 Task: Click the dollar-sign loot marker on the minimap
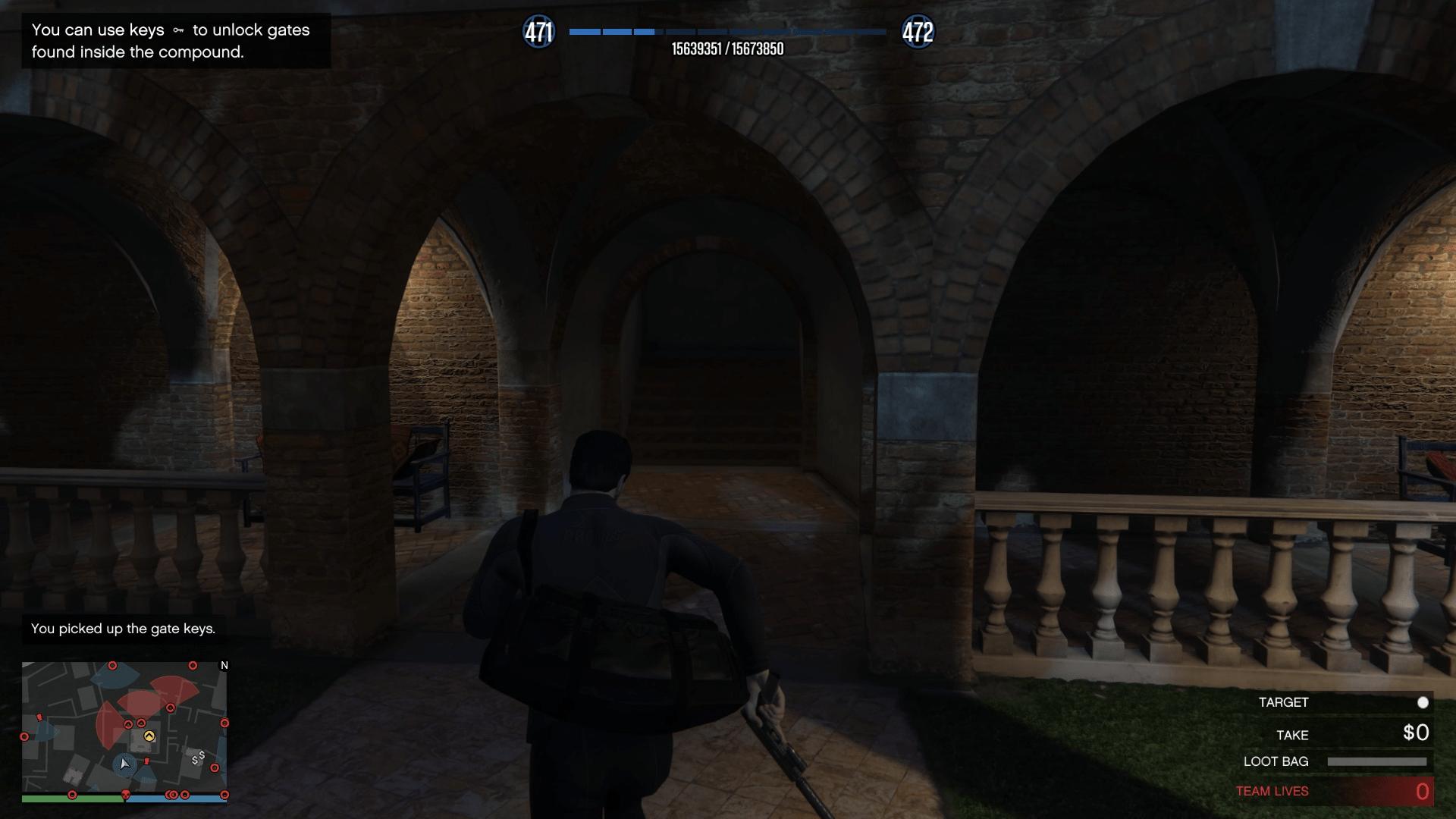click(x=199, y=757)
